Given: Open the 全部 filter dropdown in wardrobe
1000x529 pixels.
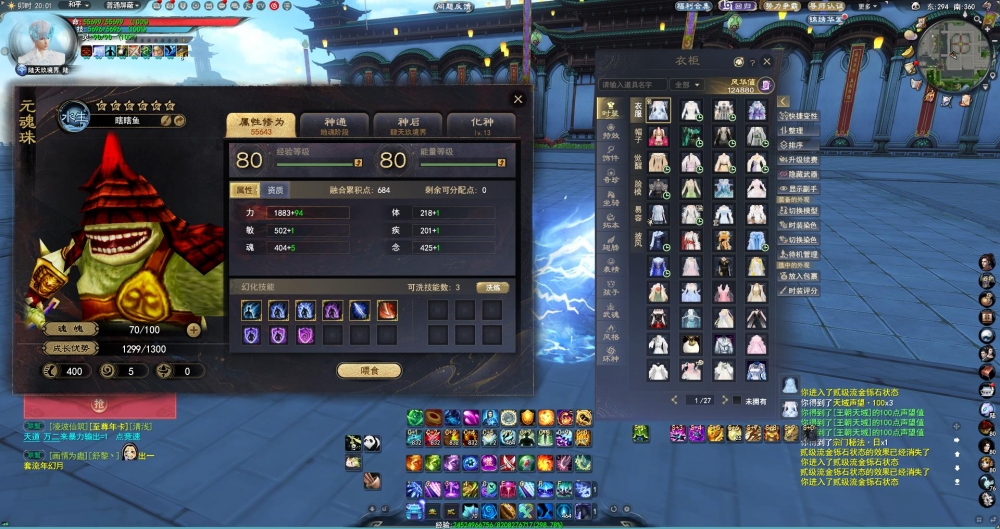Looking at the screenshot, I should point(688,85).
